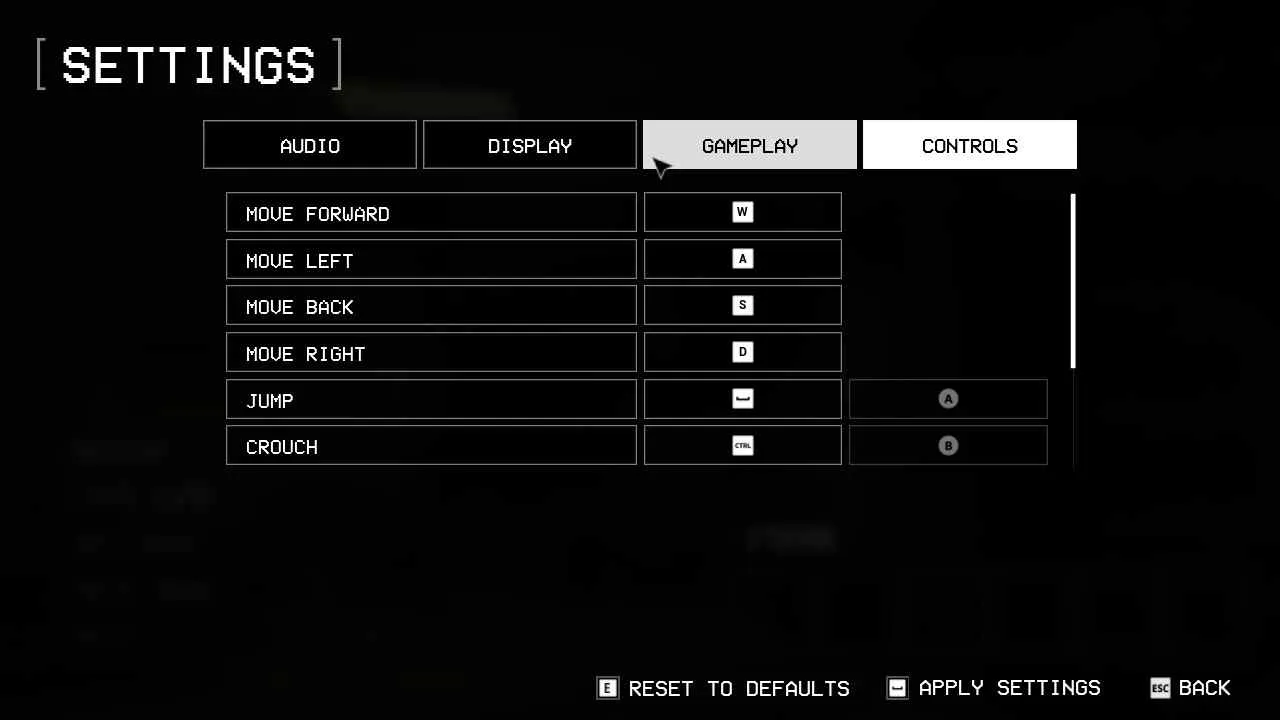Click Reset to Defaults
The width and height of the screenshot is (1280, 720).
[724, 688]
